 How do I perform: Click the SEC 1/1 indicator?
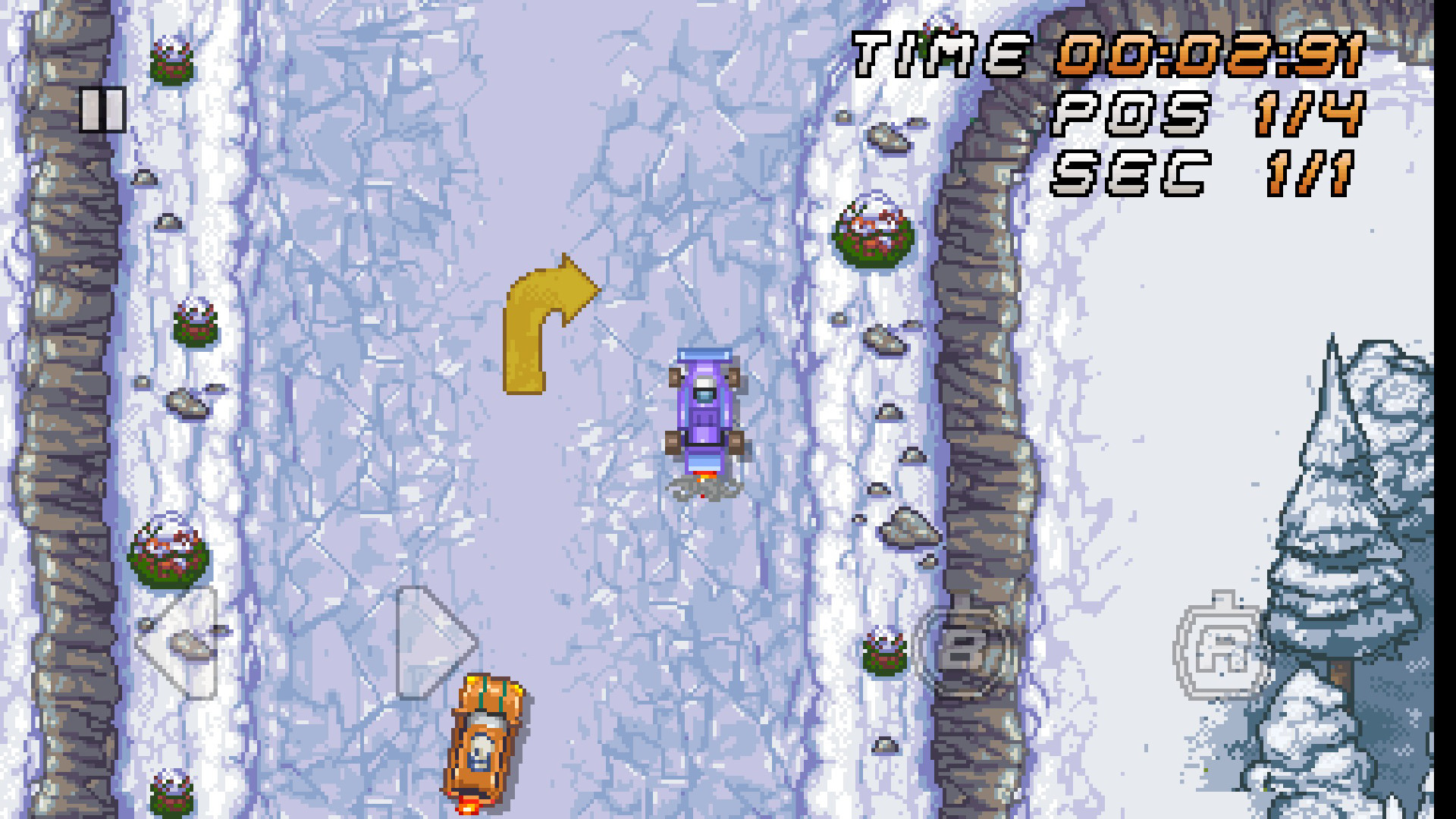tap(1206, 174)
